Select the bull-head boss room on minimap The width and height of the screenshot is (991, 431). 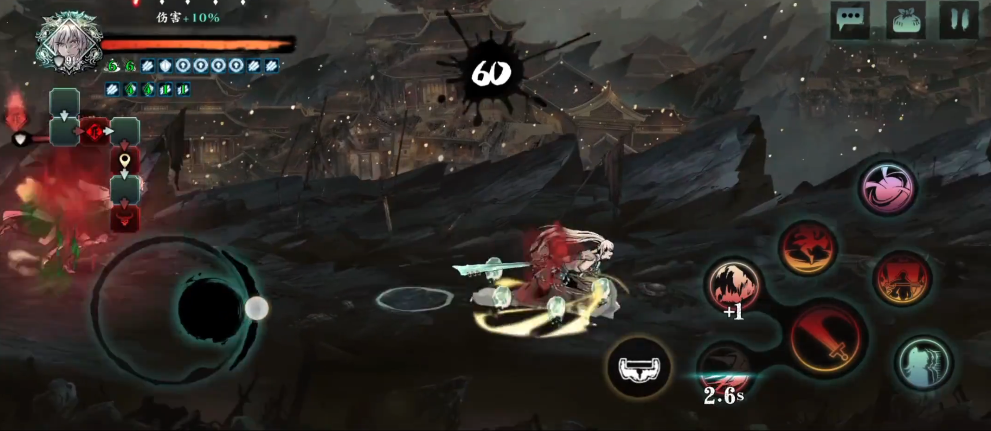point(94,131)
